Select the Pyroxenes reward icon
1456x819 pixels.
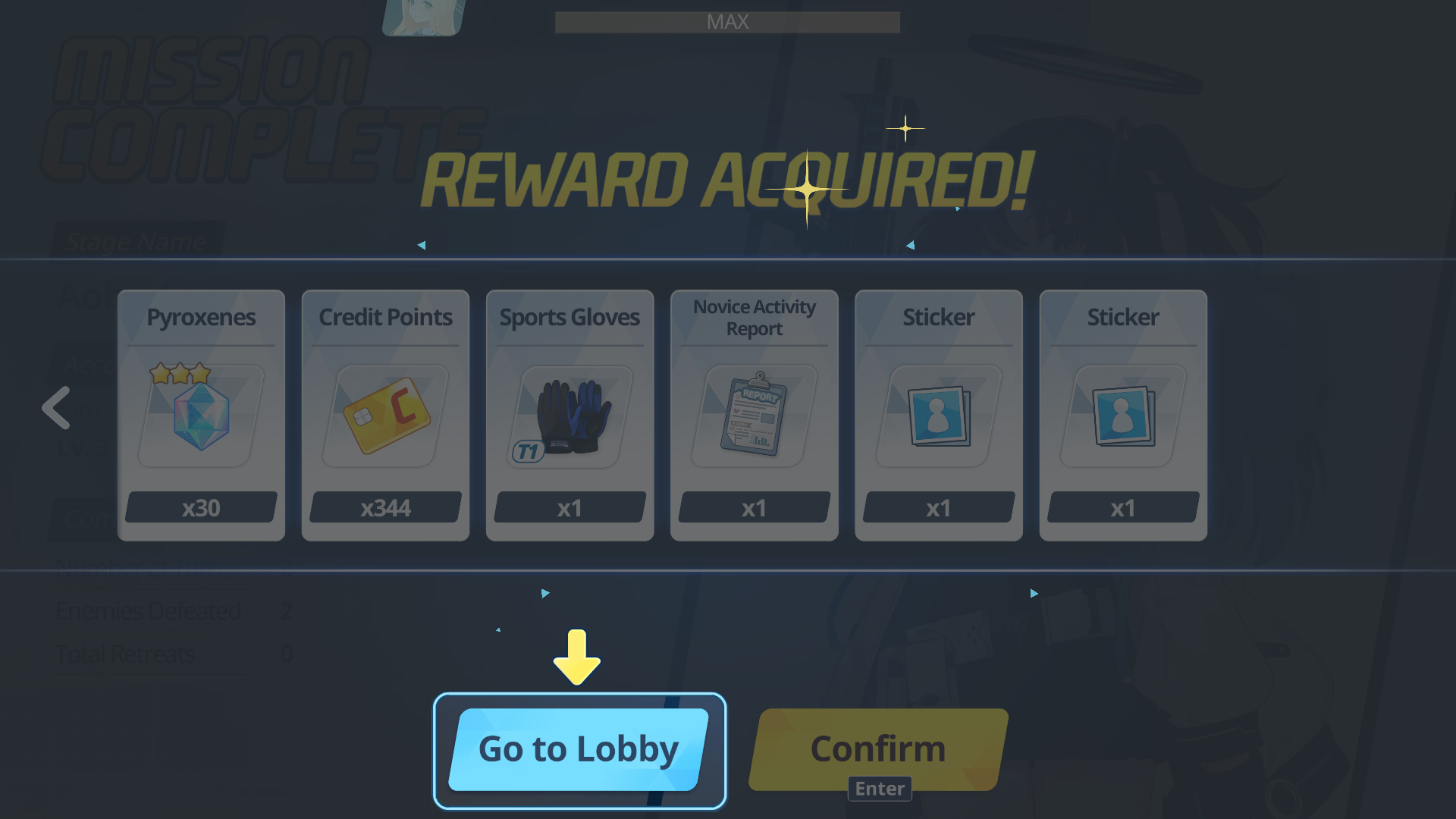200,417
